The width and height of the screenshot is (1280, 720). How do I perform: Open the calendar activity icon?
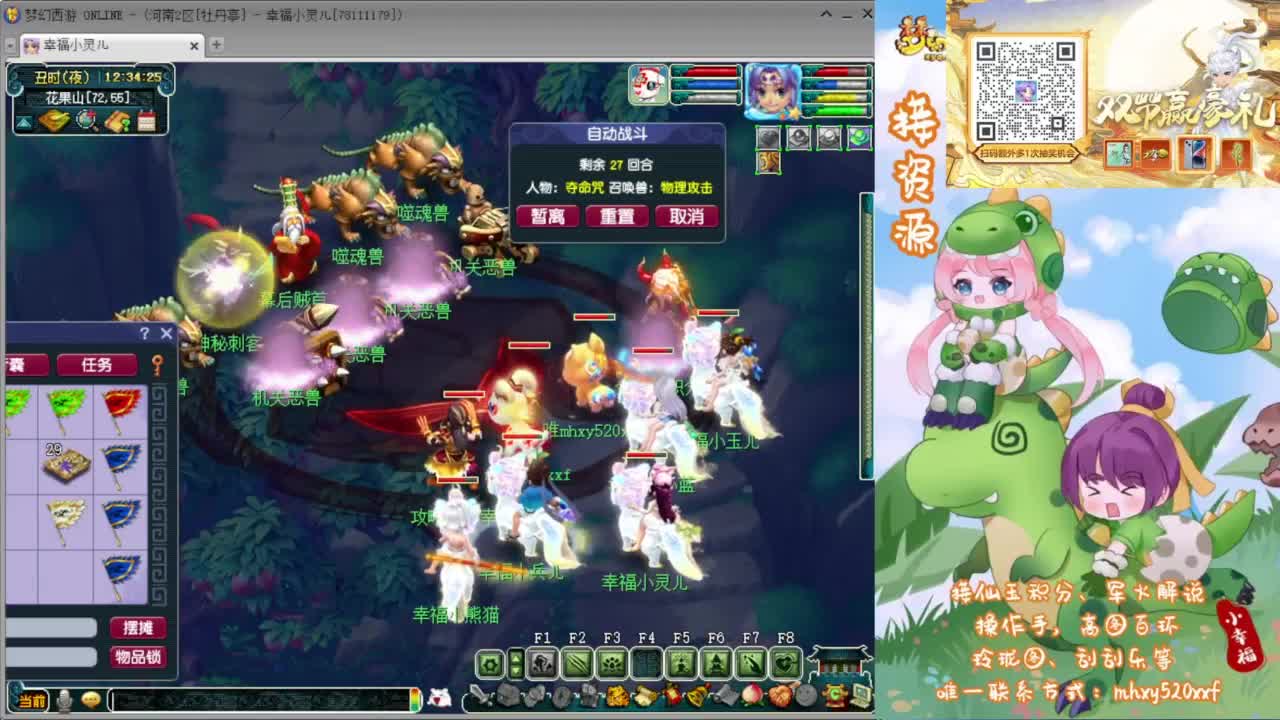(x=147, y=120)
